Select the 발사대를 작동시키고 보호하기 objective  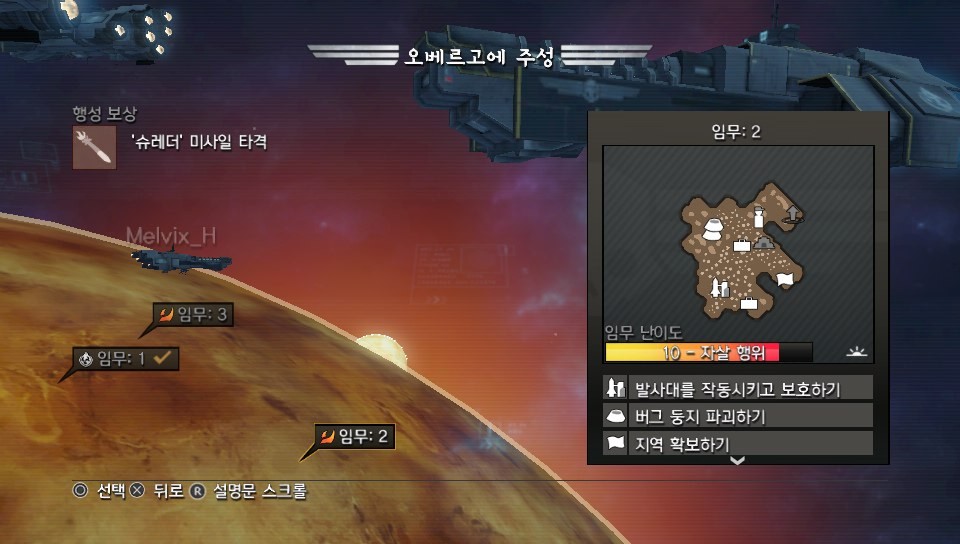click(737, 388)
